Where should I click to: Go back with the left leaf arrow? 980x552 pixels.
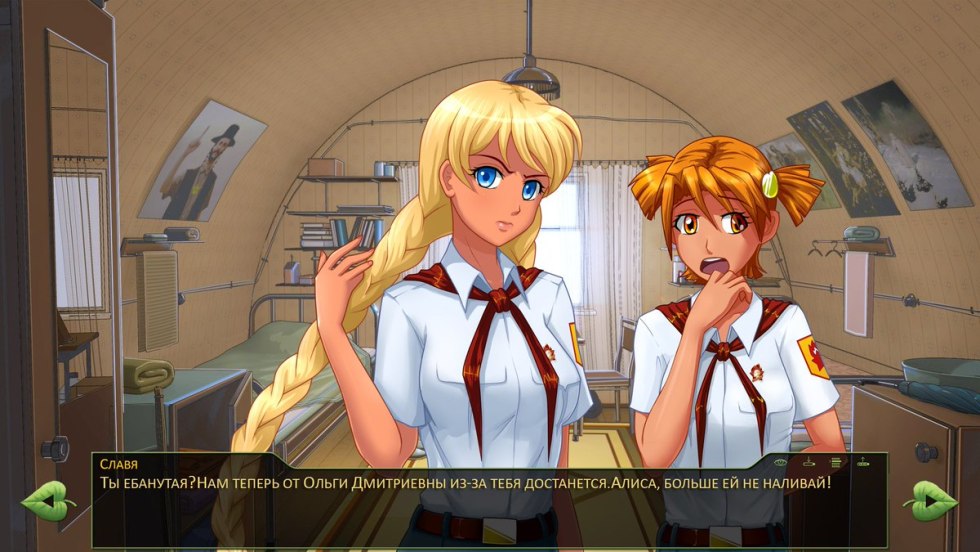pos(47,498)
